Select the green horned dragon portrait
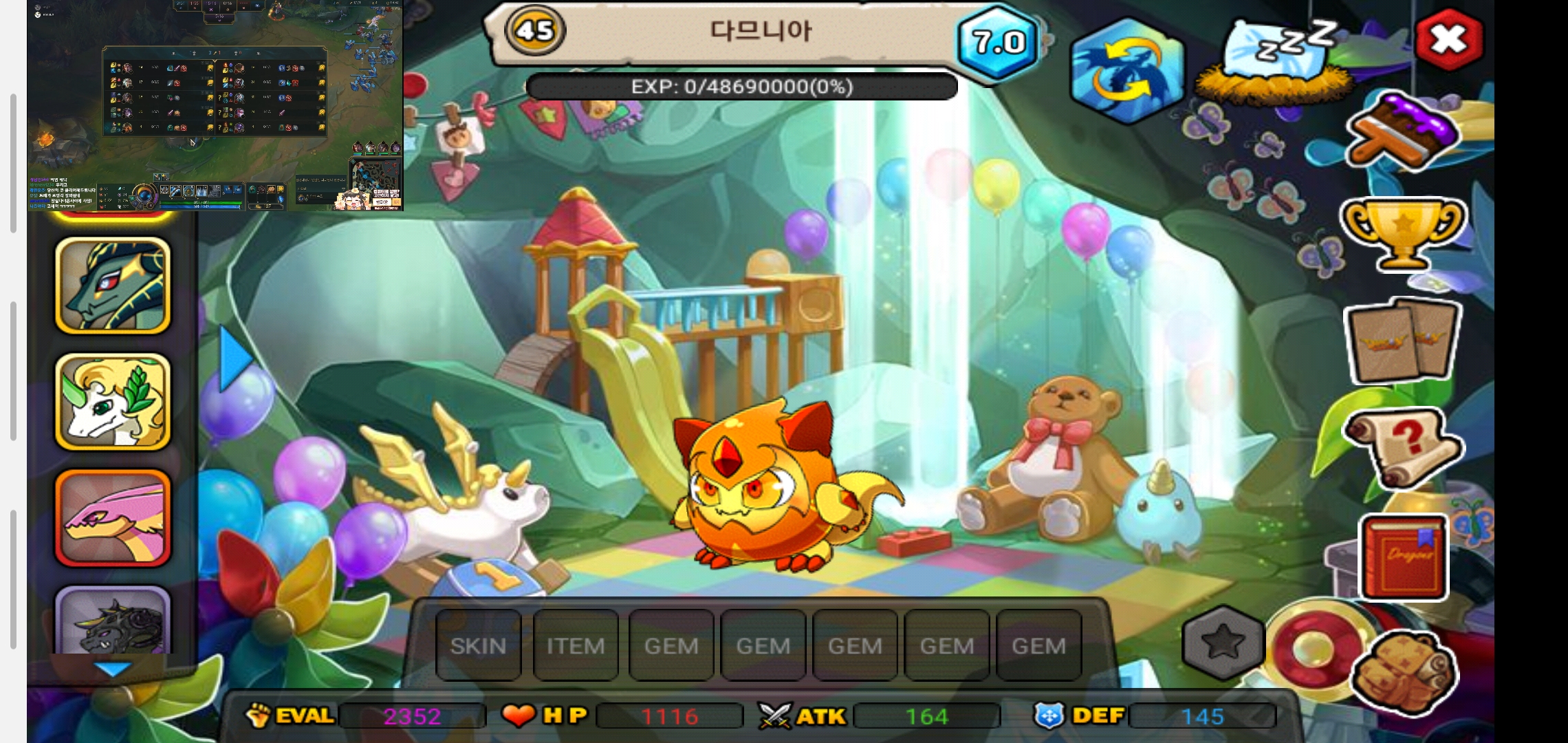This screenshot has width=1568, height=743. [113, 286]
